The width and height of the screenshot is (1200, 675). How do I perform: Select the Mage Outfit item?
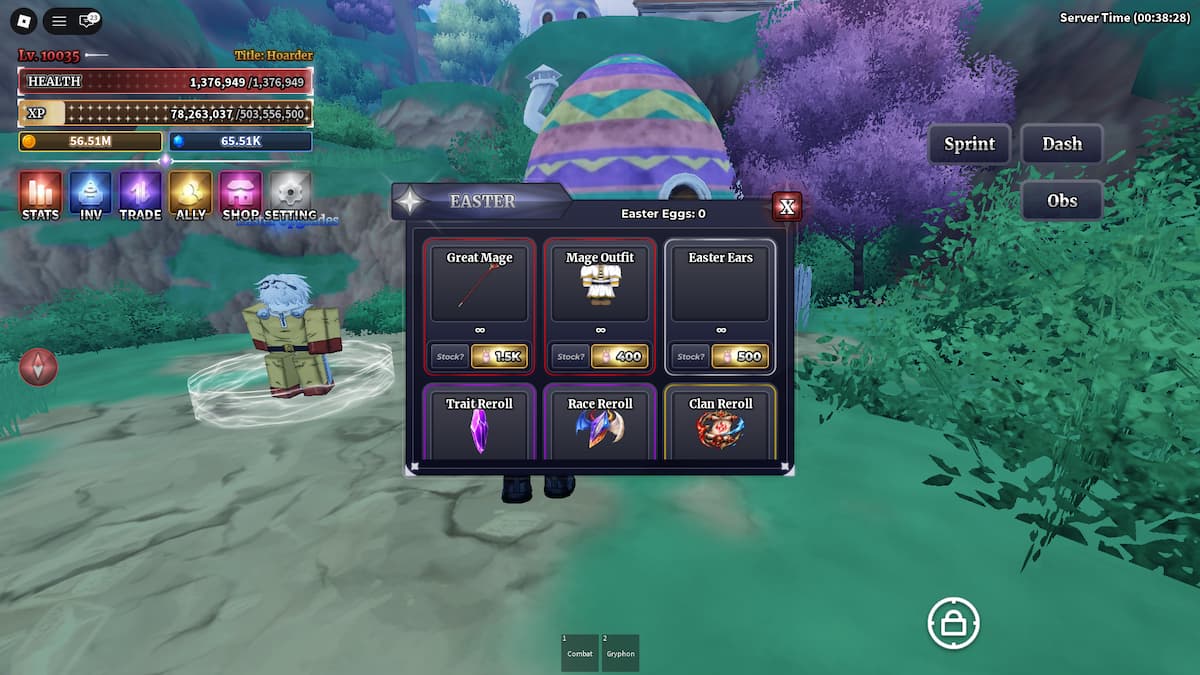click(x=600, y=283)
